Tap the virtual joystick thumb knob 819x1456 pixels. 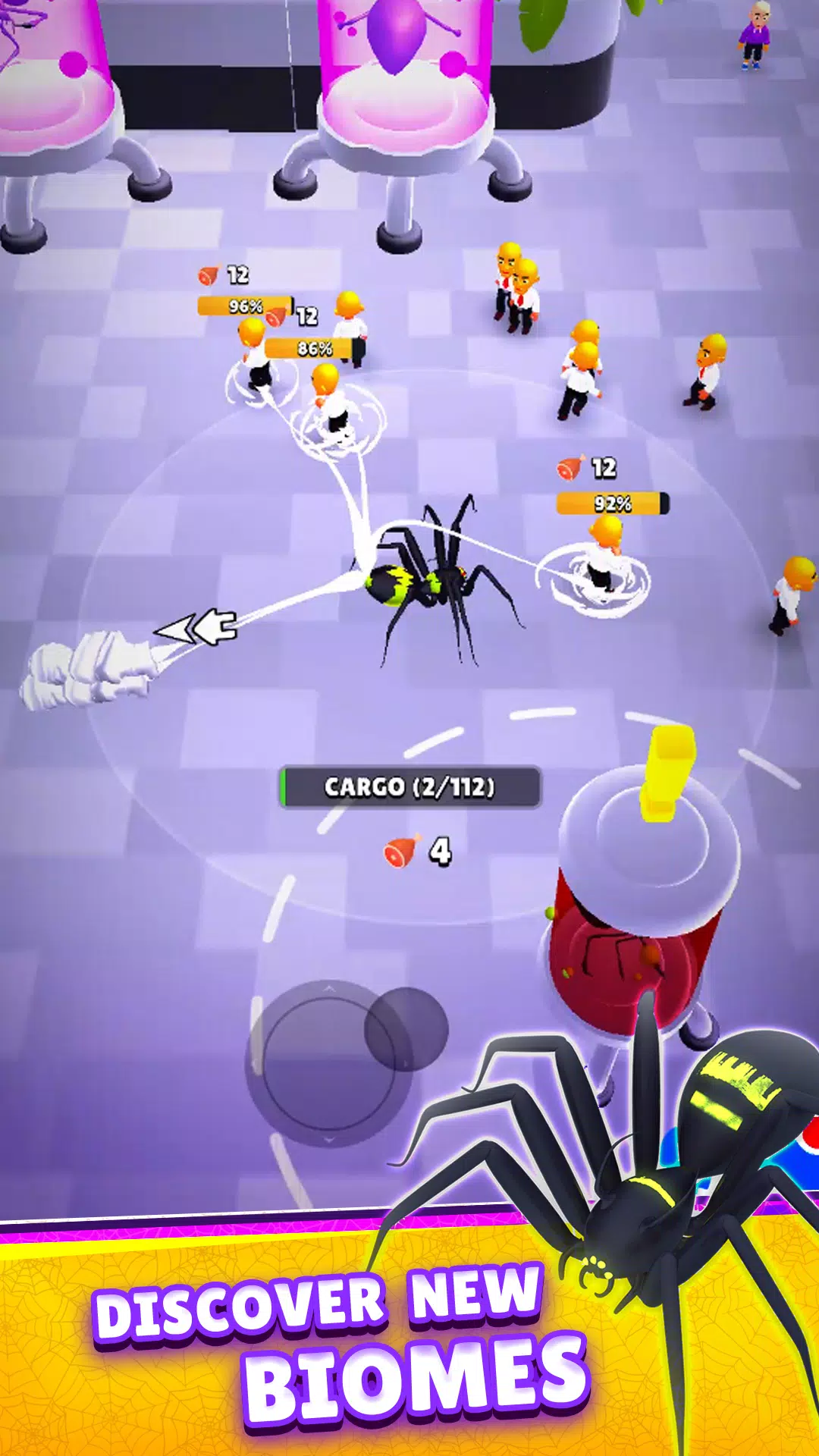pyautogui.click(x=406, y=1030)
